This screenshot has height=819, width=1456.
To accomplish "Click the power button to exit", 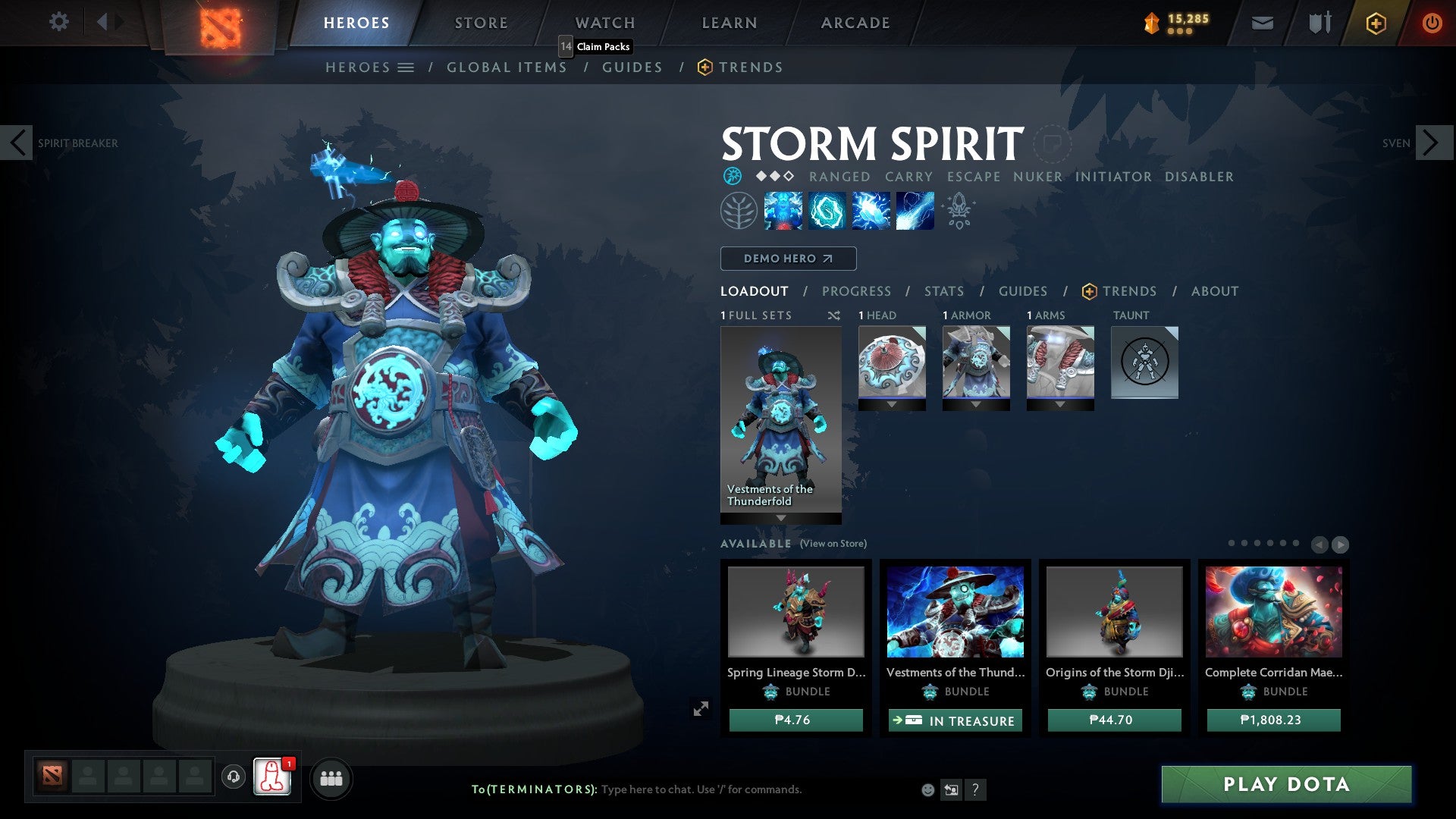I will point(1432,23).
